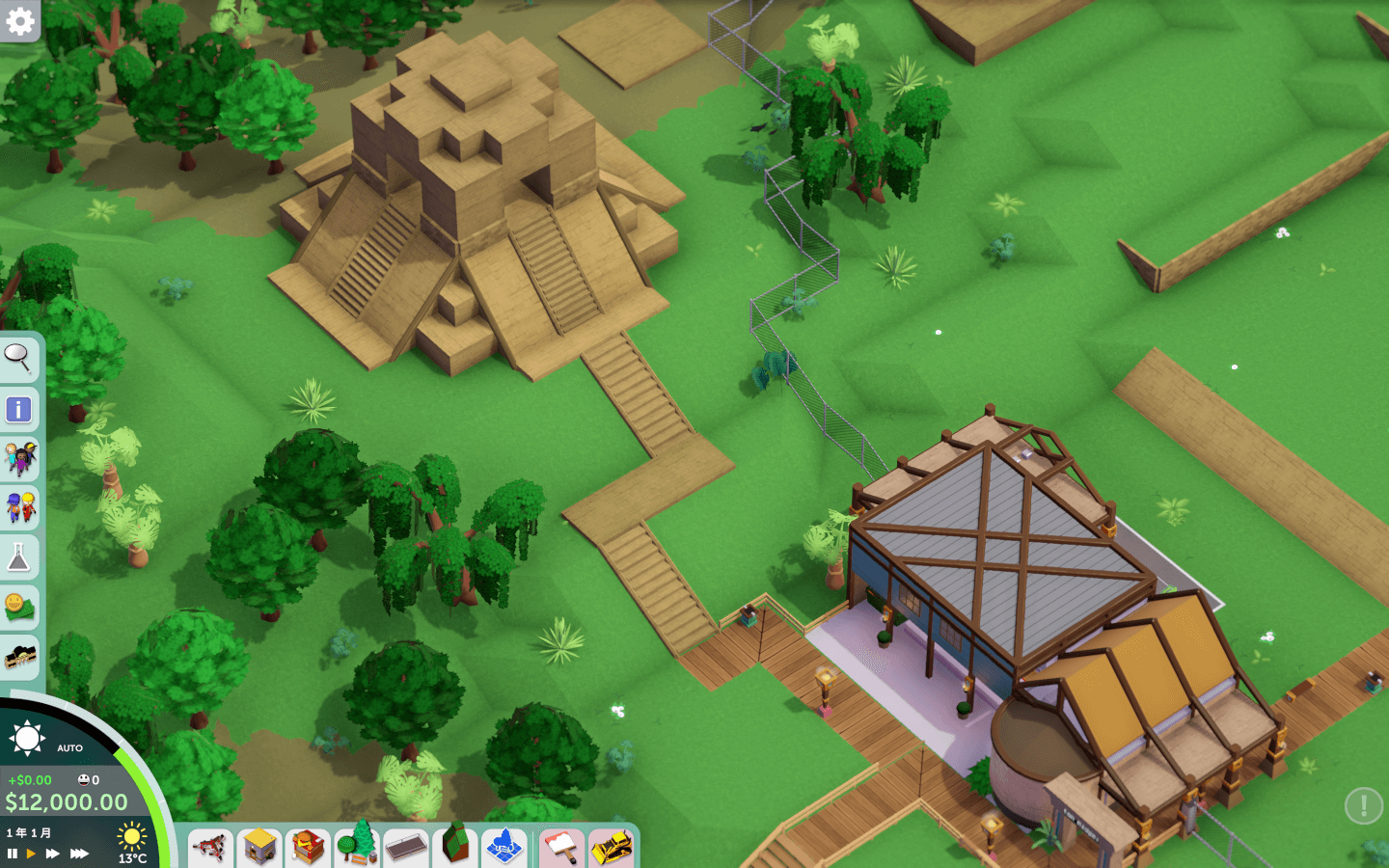
Task: Open the scenery and trees menu
Action: click(x=357, y=848)
